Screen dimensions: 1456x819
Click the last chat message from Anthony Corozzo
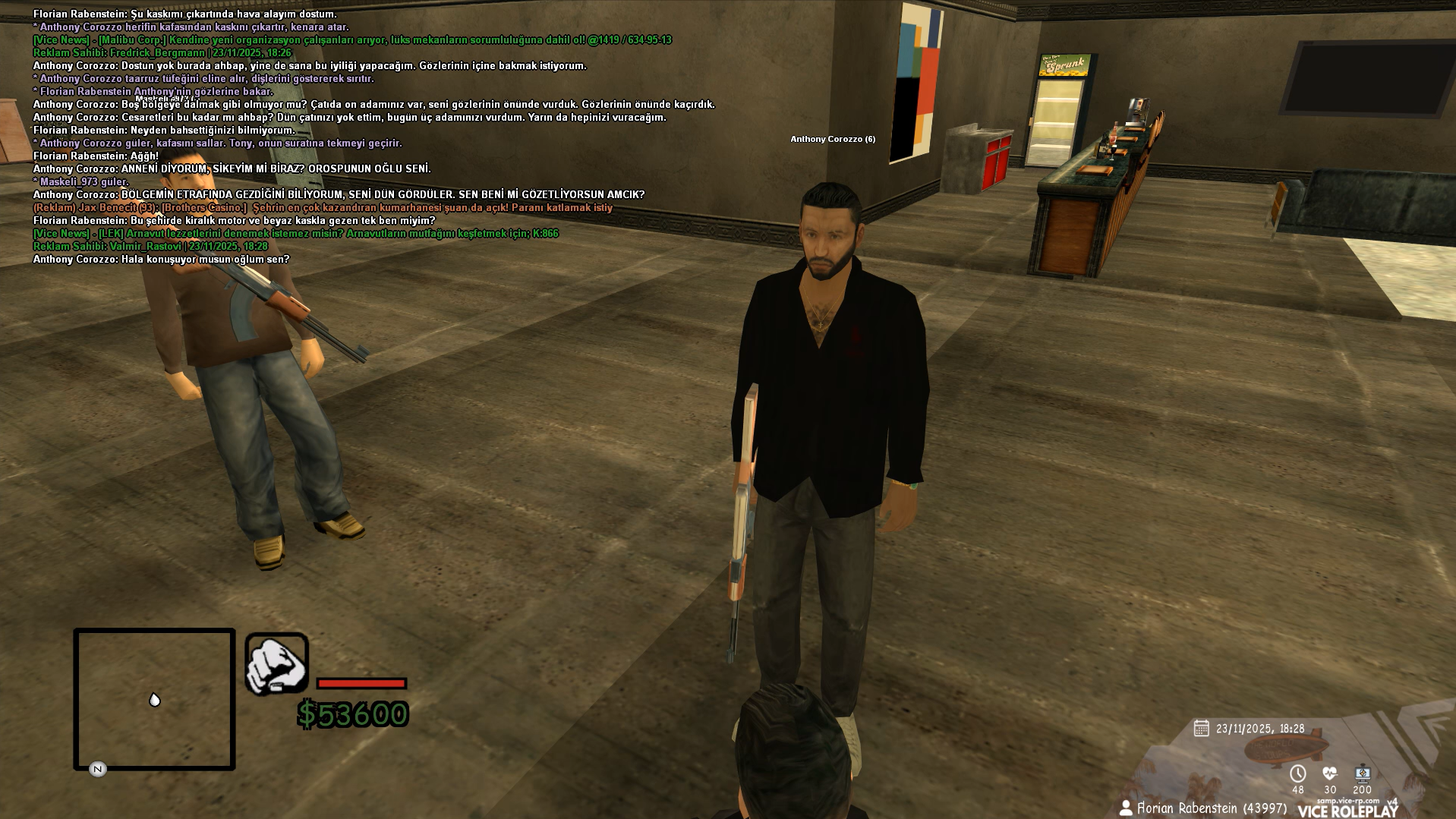click(x=161, y=259)
